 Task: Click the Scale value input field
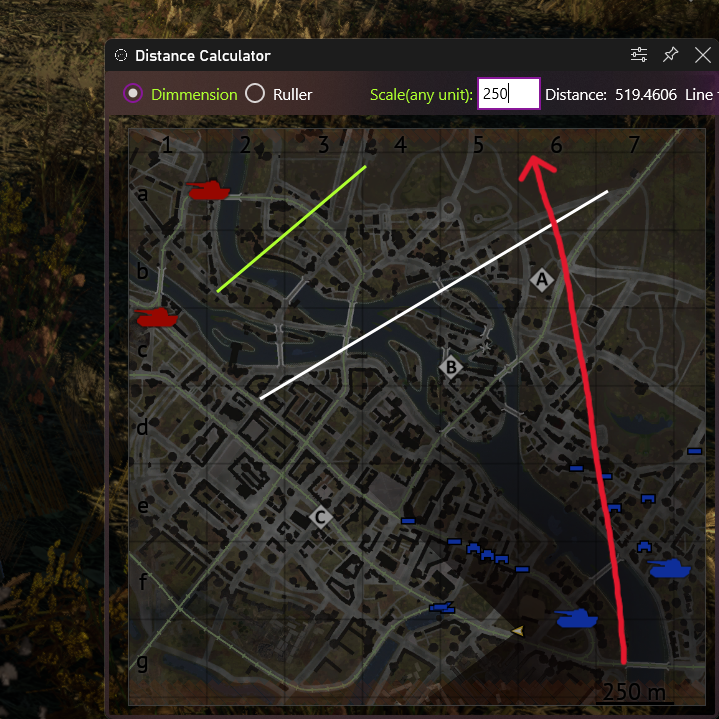click(x=508, y=94)
